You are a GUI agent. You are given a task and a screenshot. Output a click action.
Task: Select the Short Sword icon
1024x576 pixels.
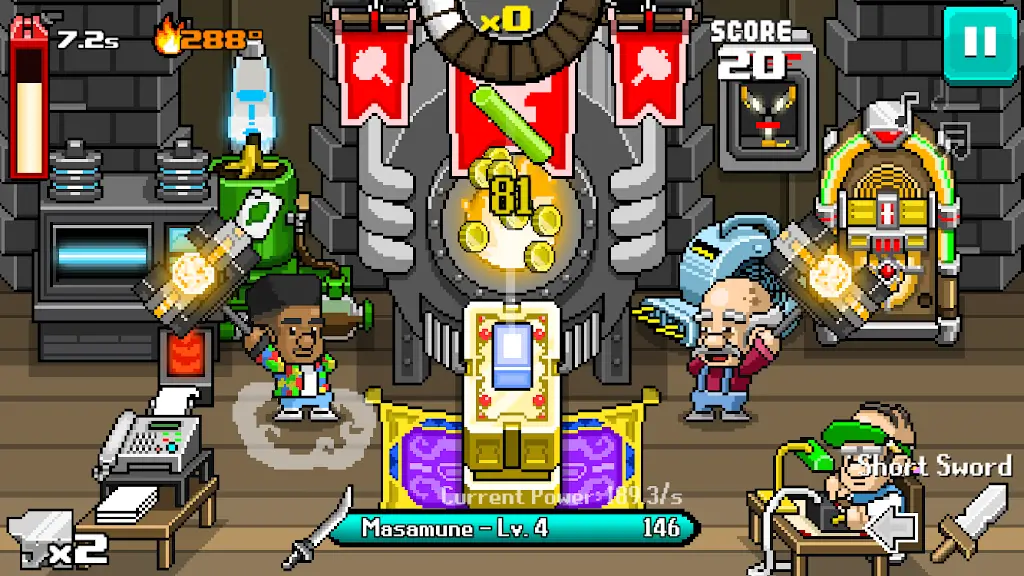tap(969, 520)
